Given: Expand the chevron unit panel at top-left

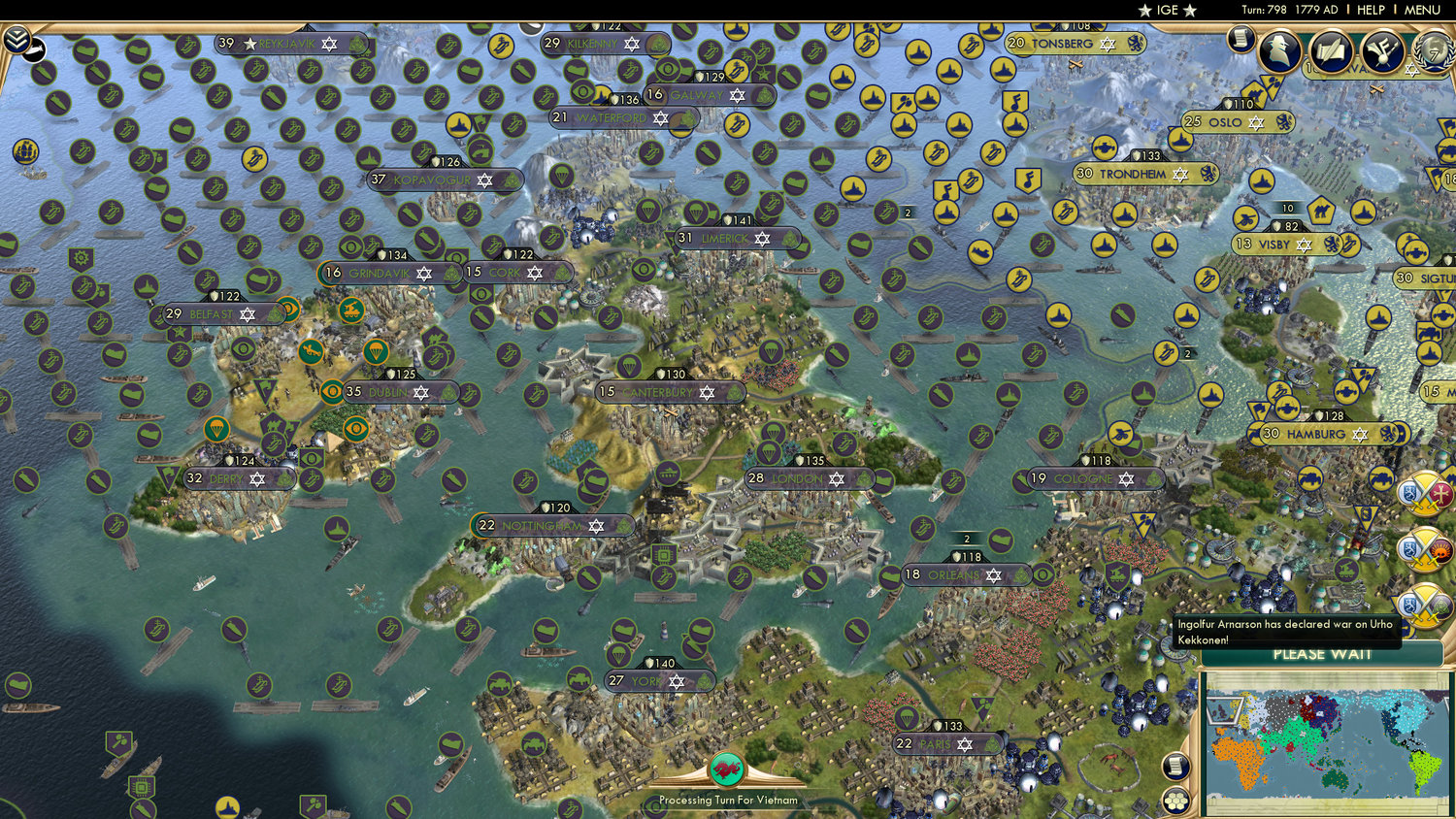Looking at the screenshot, I should [x=17, y=39].
